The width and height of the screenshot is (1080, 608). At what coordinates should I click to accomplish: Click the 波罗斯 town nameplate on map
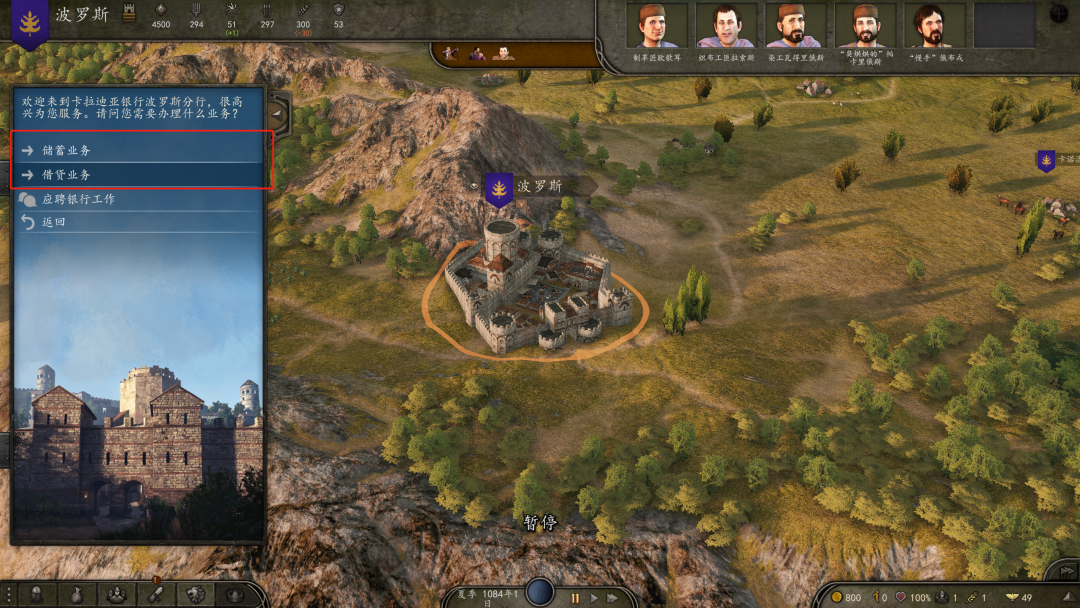click(539, 186)
